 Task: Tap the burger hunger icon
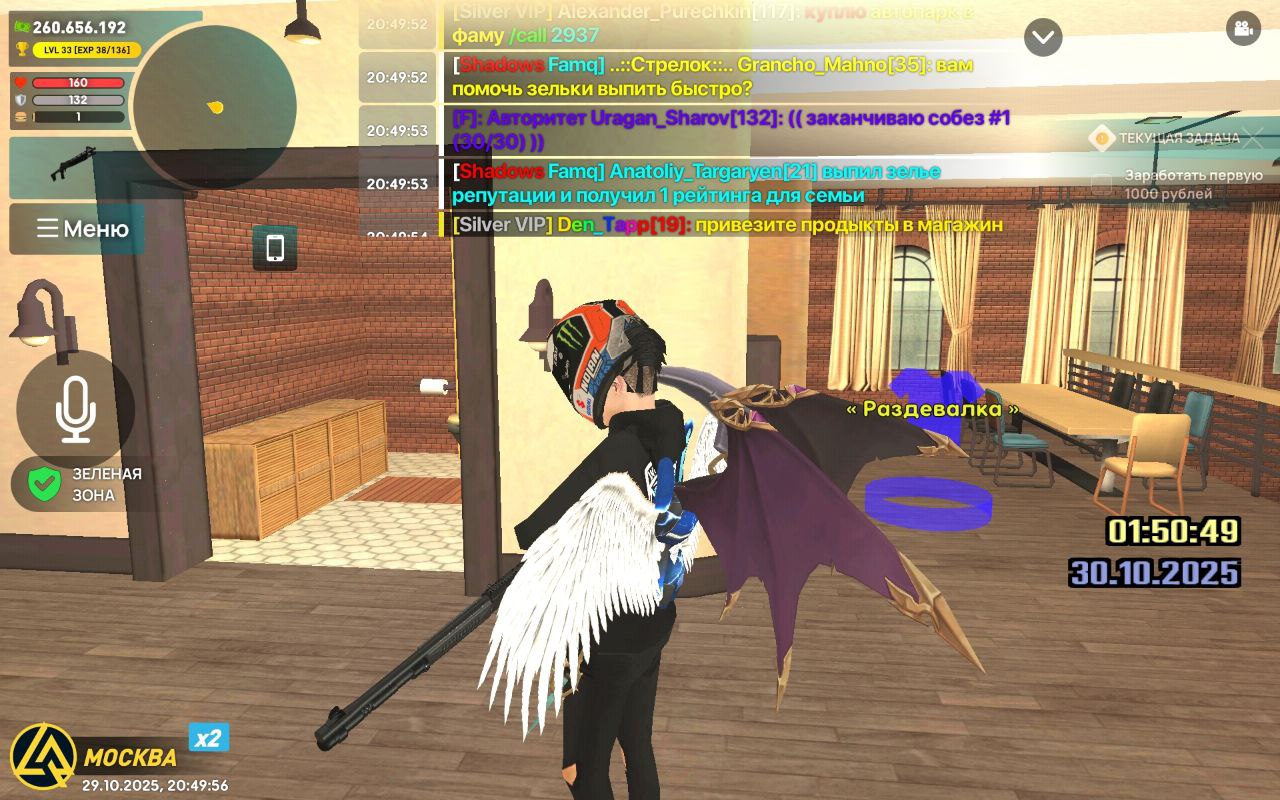pyautogui.click(x=22, y=118)
